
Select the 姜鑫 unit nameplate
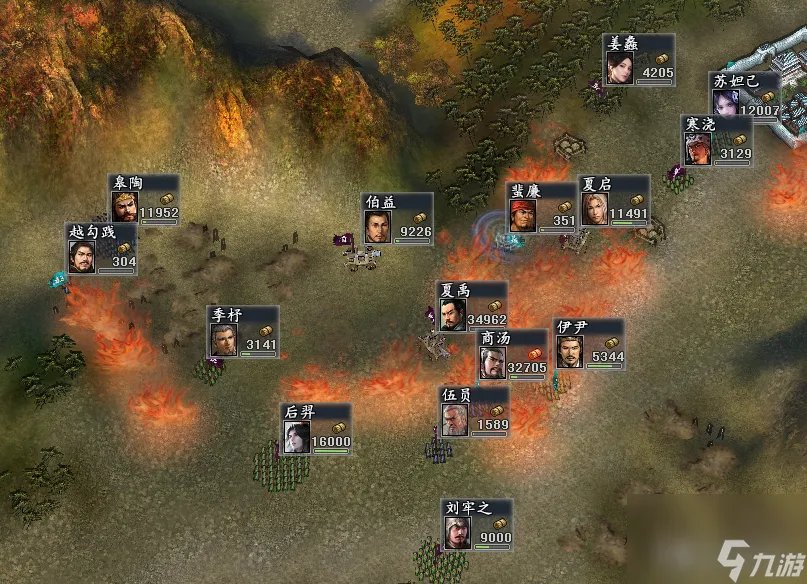[x=639, y=61]
